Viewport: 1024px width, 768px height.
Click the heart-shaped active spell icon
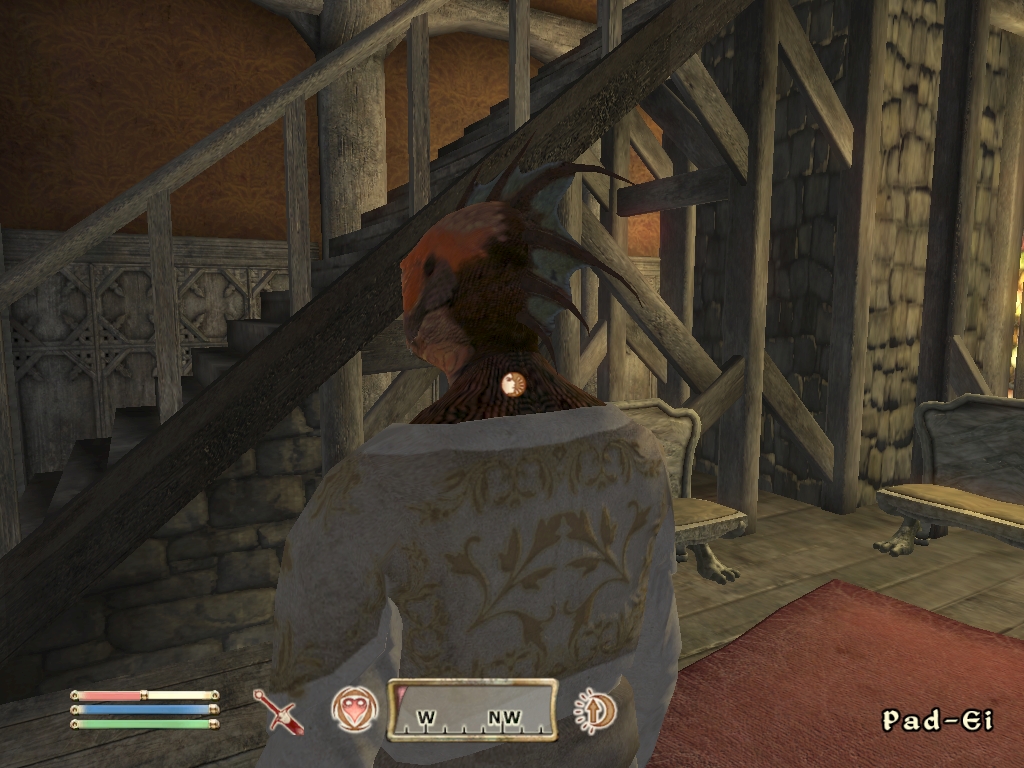(354, 710)
